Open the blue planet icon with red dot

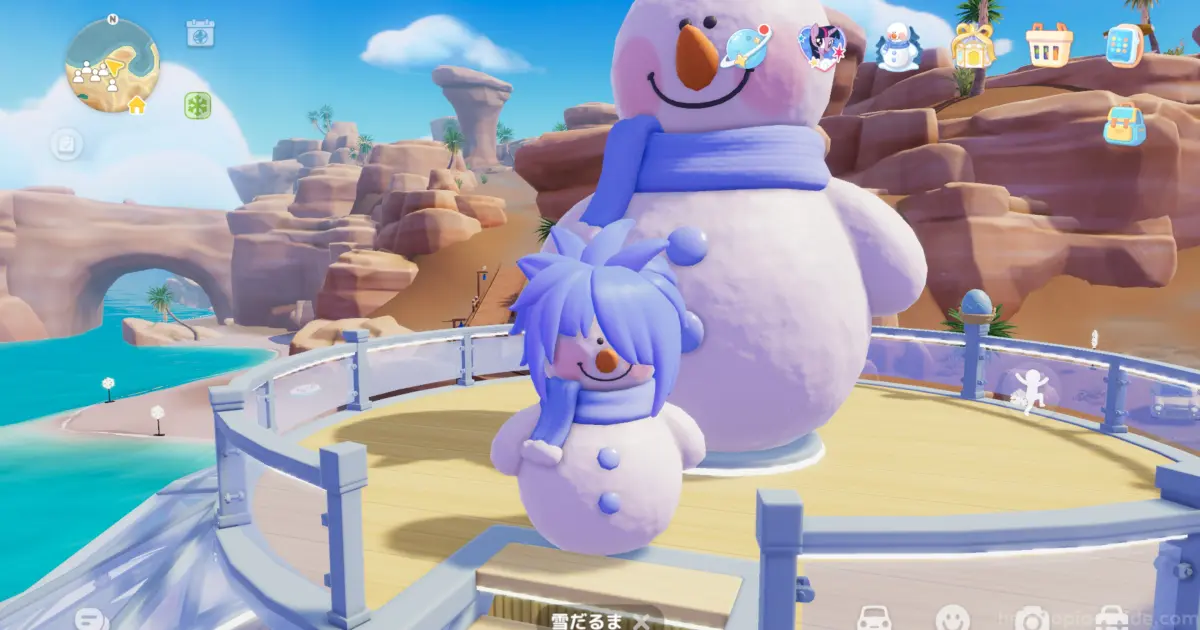[x=747, y=46]
